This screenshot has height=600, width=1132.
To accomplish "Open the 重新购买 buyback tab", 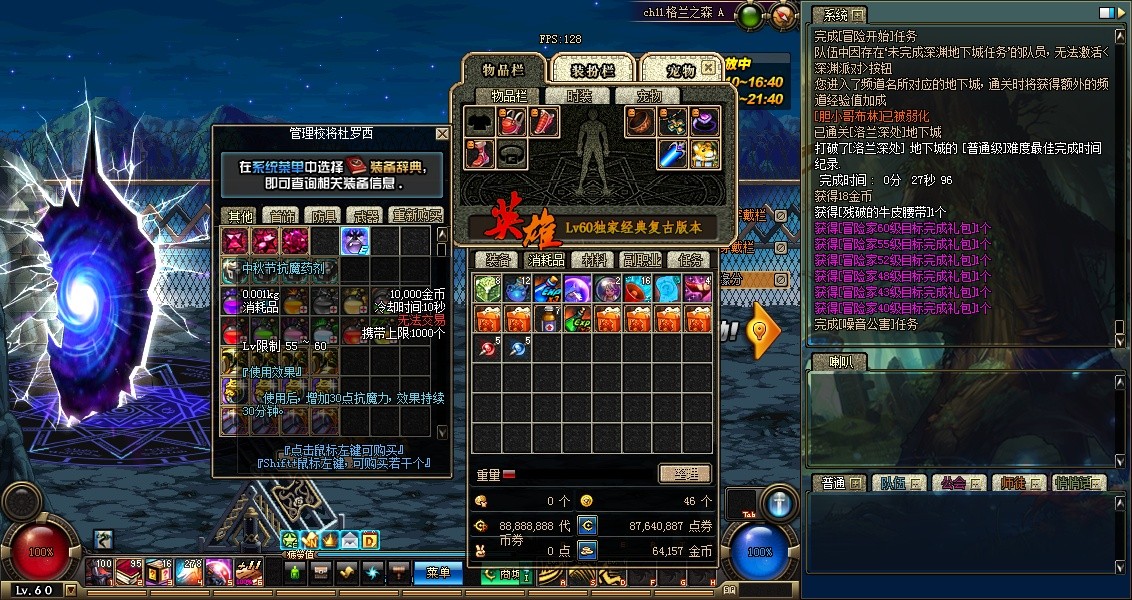I will pos(416,215).
